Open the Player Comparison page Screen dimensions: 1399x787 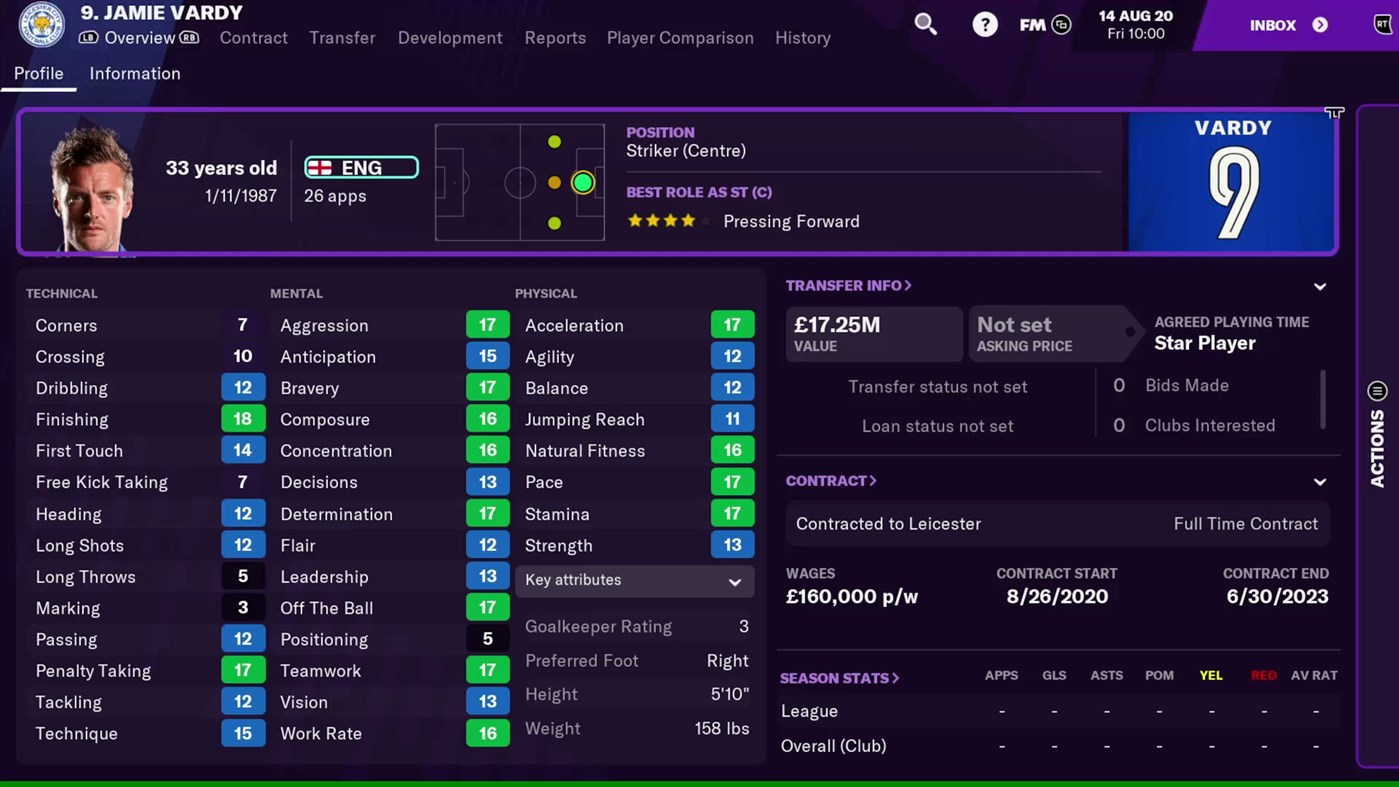click(x=680, y=38)
